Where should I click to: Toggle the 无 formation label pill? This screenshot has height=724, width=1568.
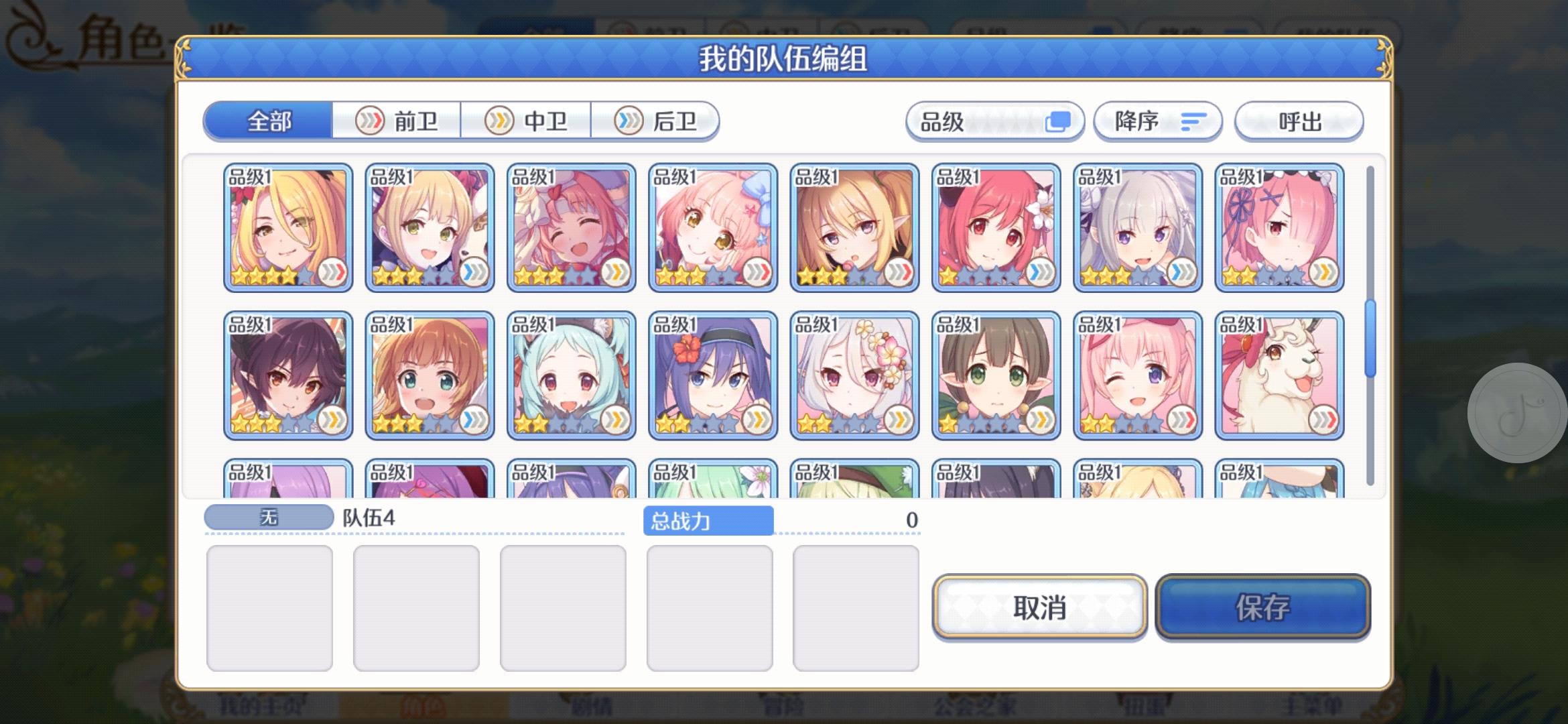pos(268,515)
